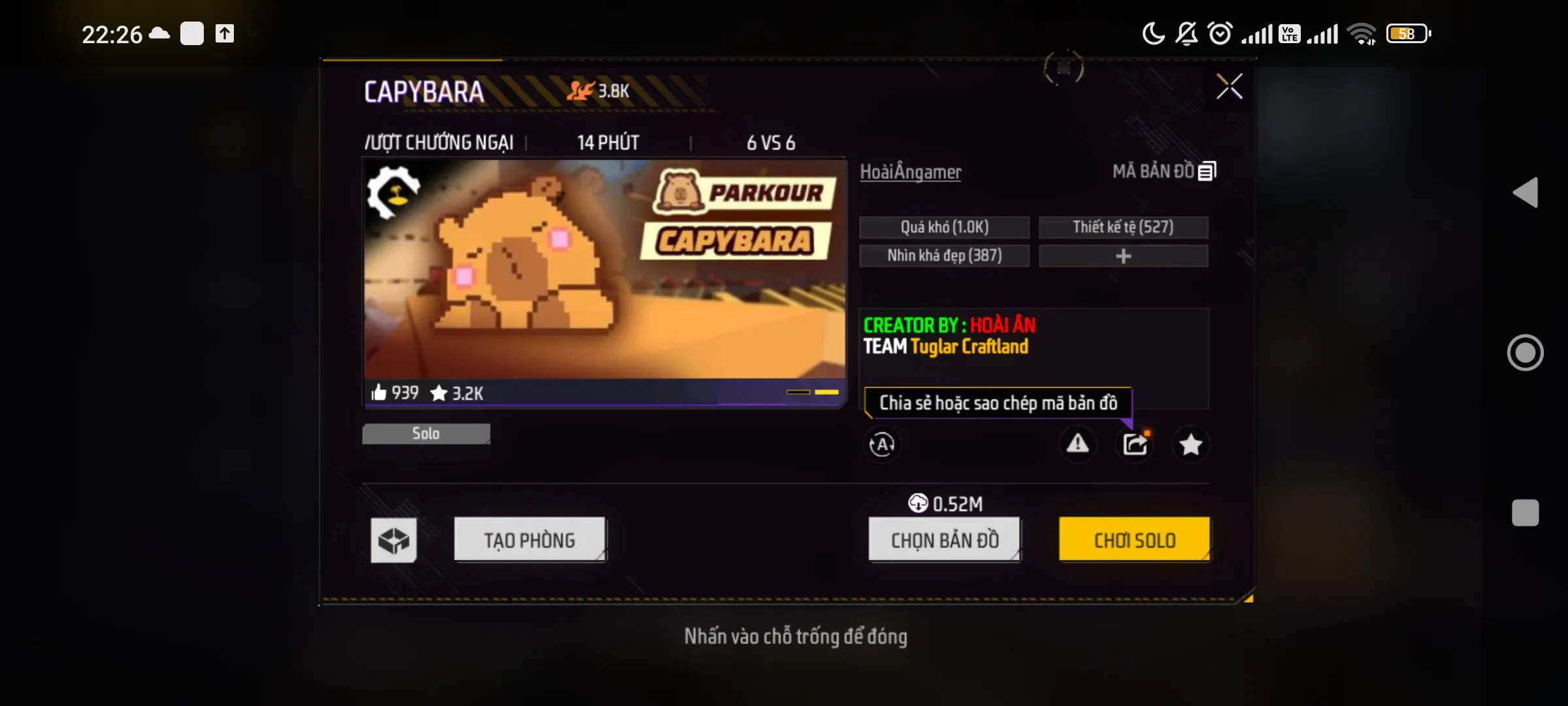Viewport: 1568px width, 706px height.
Task: Select the 'Nhìn khá đẹp (387)' tag
Action: coord(944,256)
